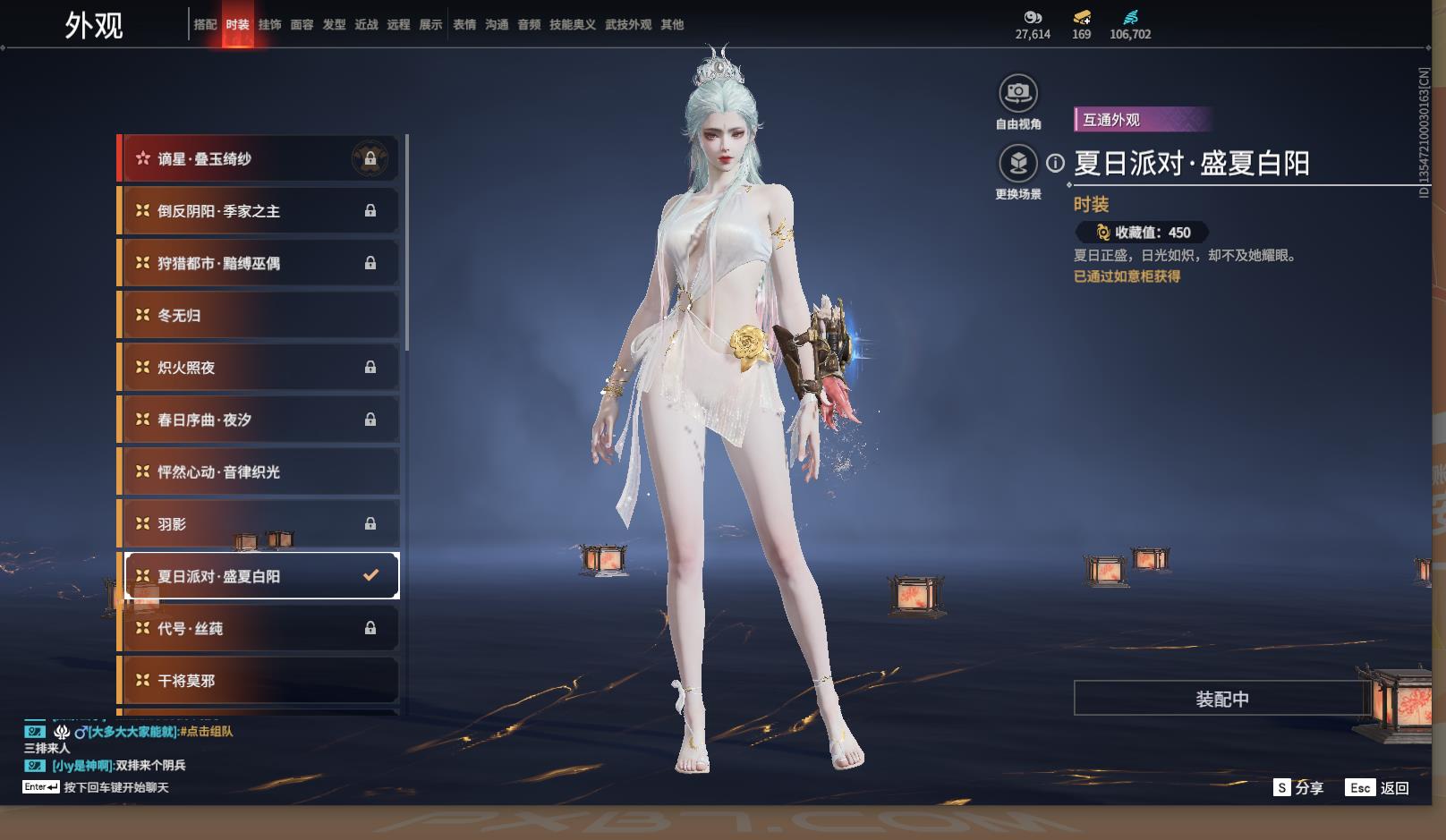Click the 装配中 equip button

[1221, 699]
